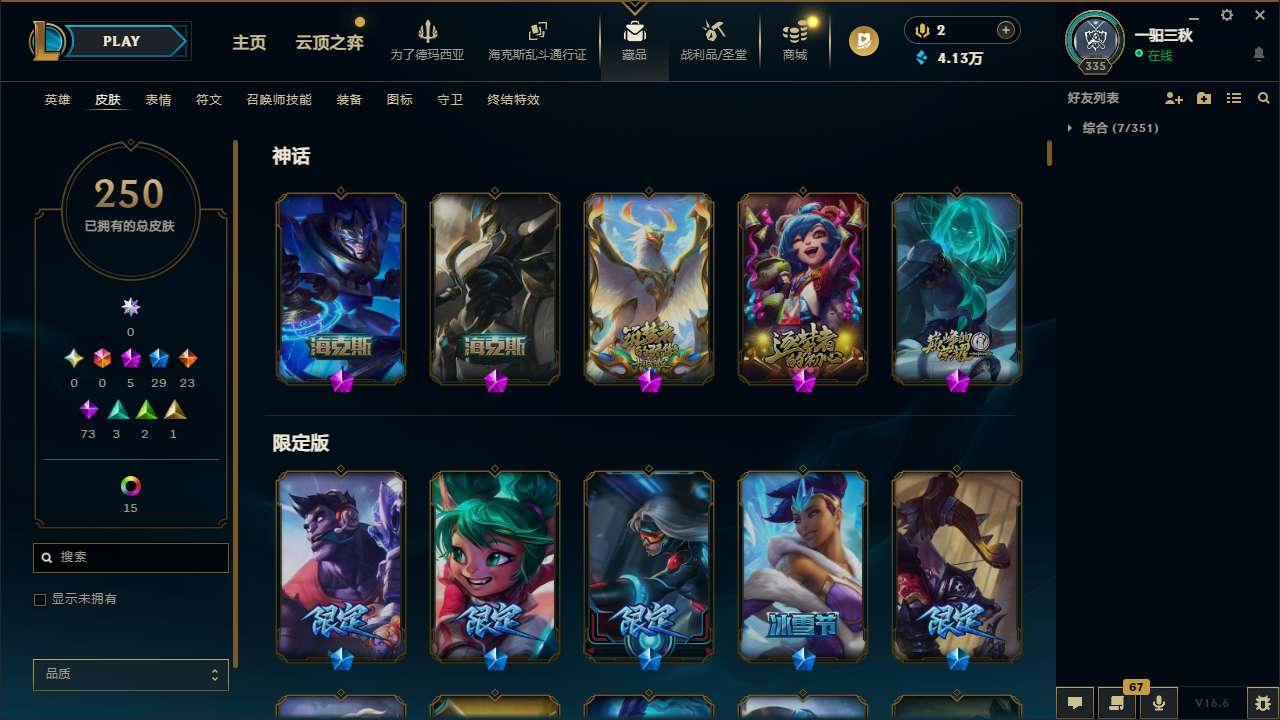
Task: Open the 品质 quality dropdown
Action: tap(130, 674)
